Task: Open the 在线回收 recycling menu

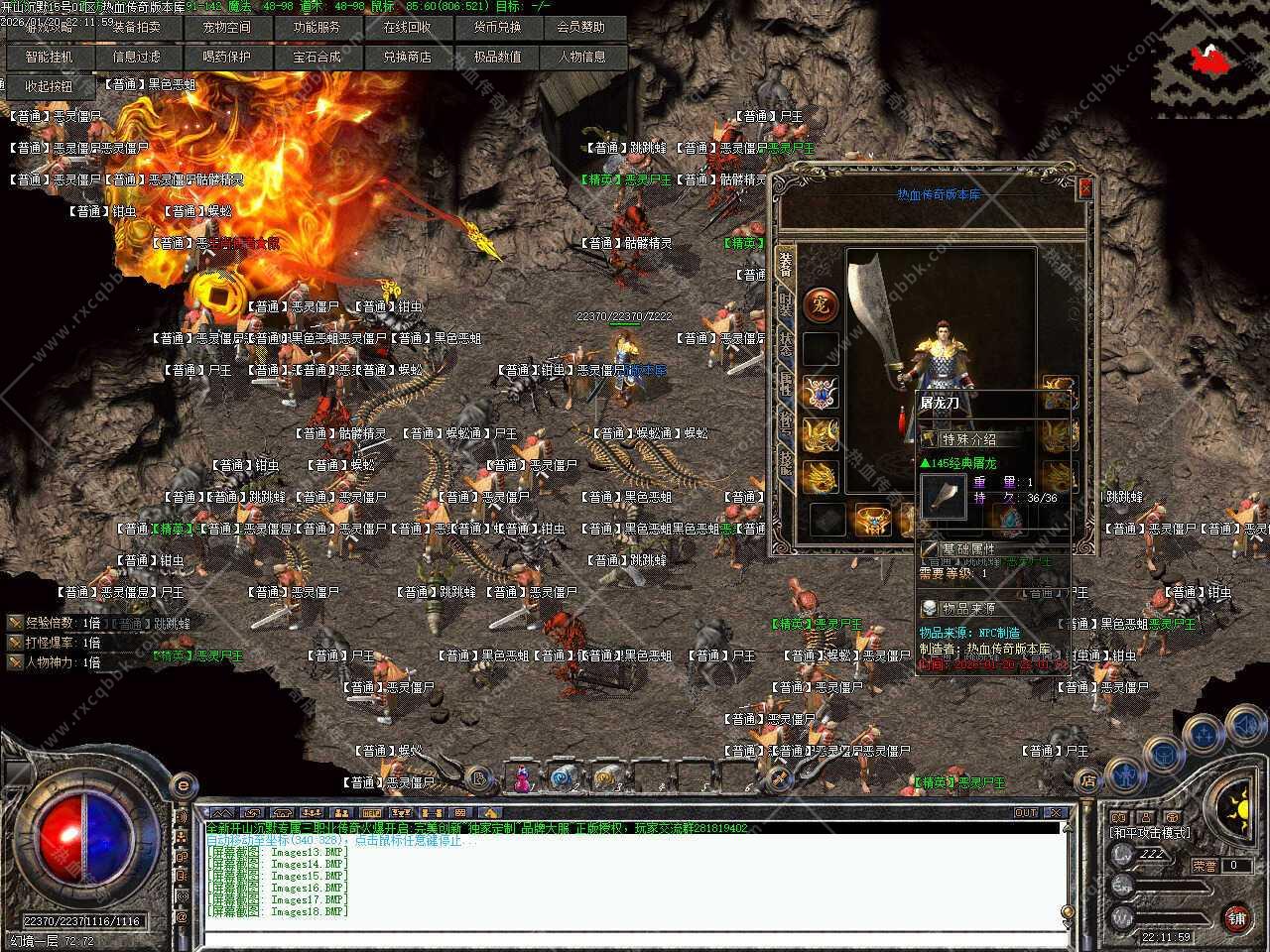Action: [407, 28]
